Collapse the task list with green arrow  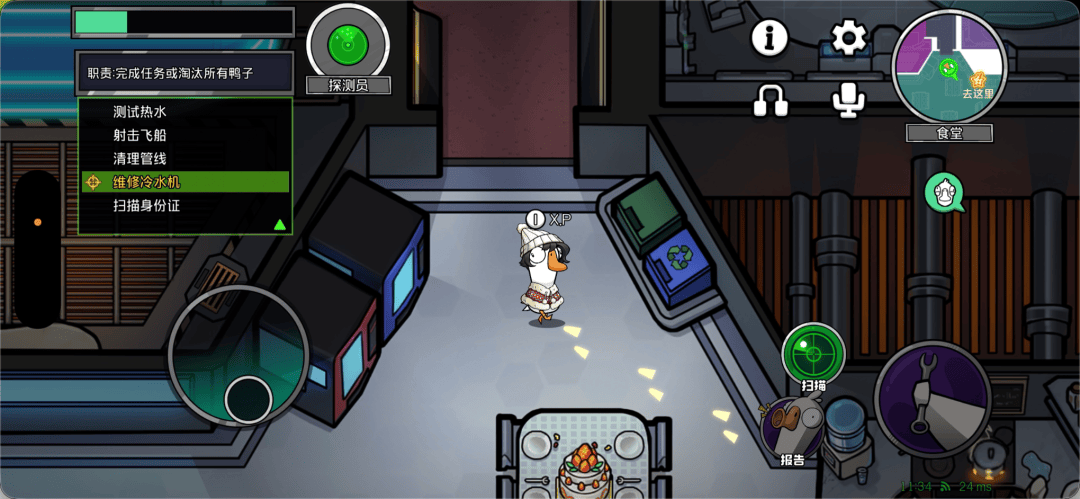pos(279,224)
